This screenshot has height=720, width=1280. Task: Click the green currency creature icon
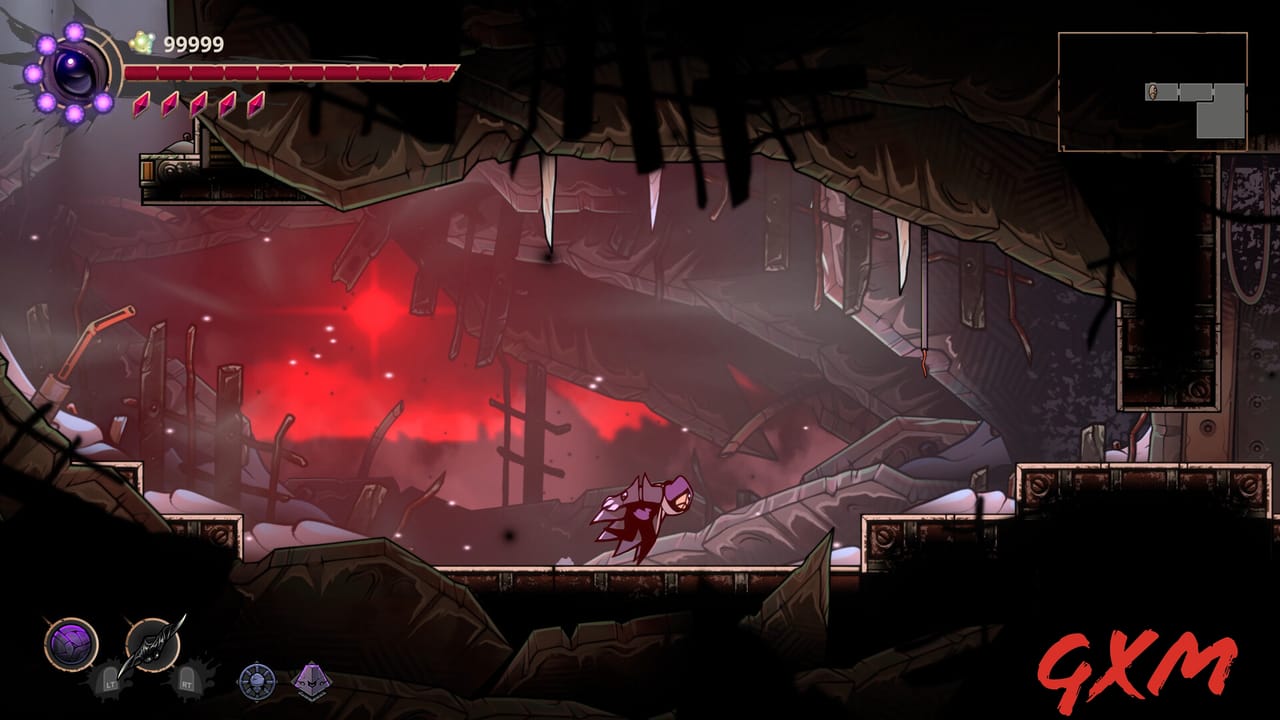click(x=143, y=43)
